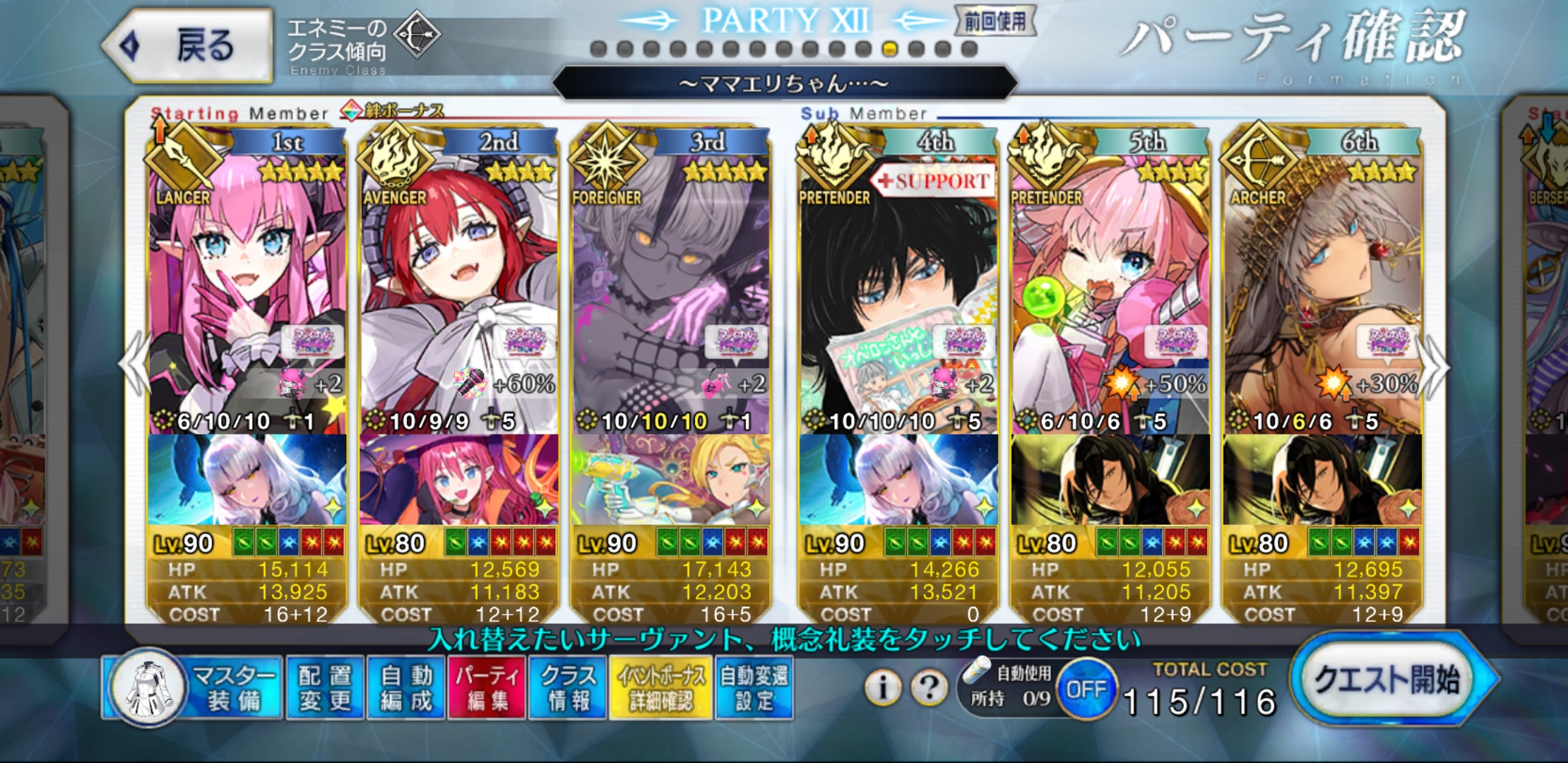1568x763 pixels.
Task: Open パーティ編集 party edit
Action: coord(487,687)
